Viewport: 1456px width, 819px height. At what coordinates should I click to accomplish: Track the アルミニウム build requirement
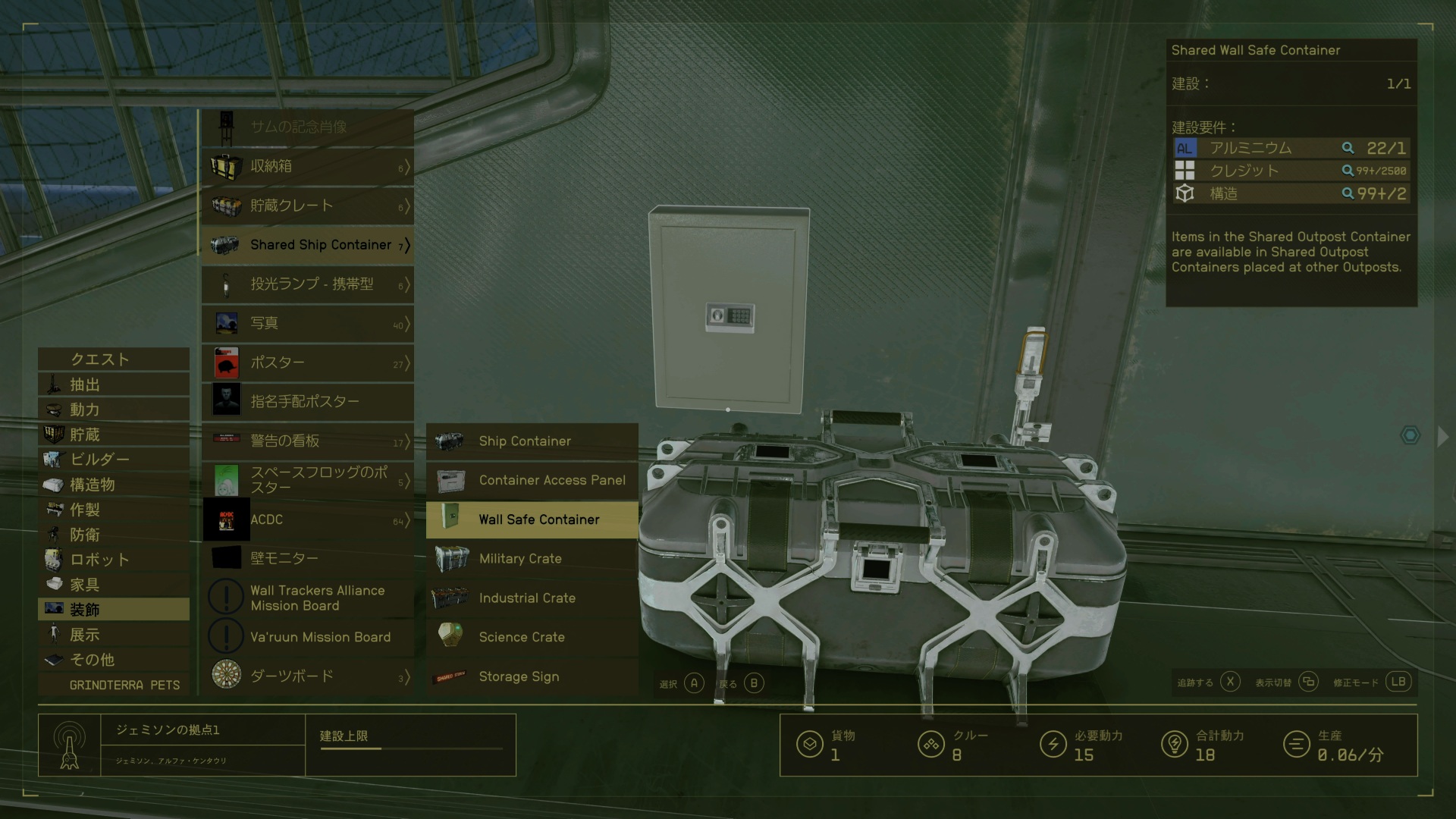tap(1348, 149)
